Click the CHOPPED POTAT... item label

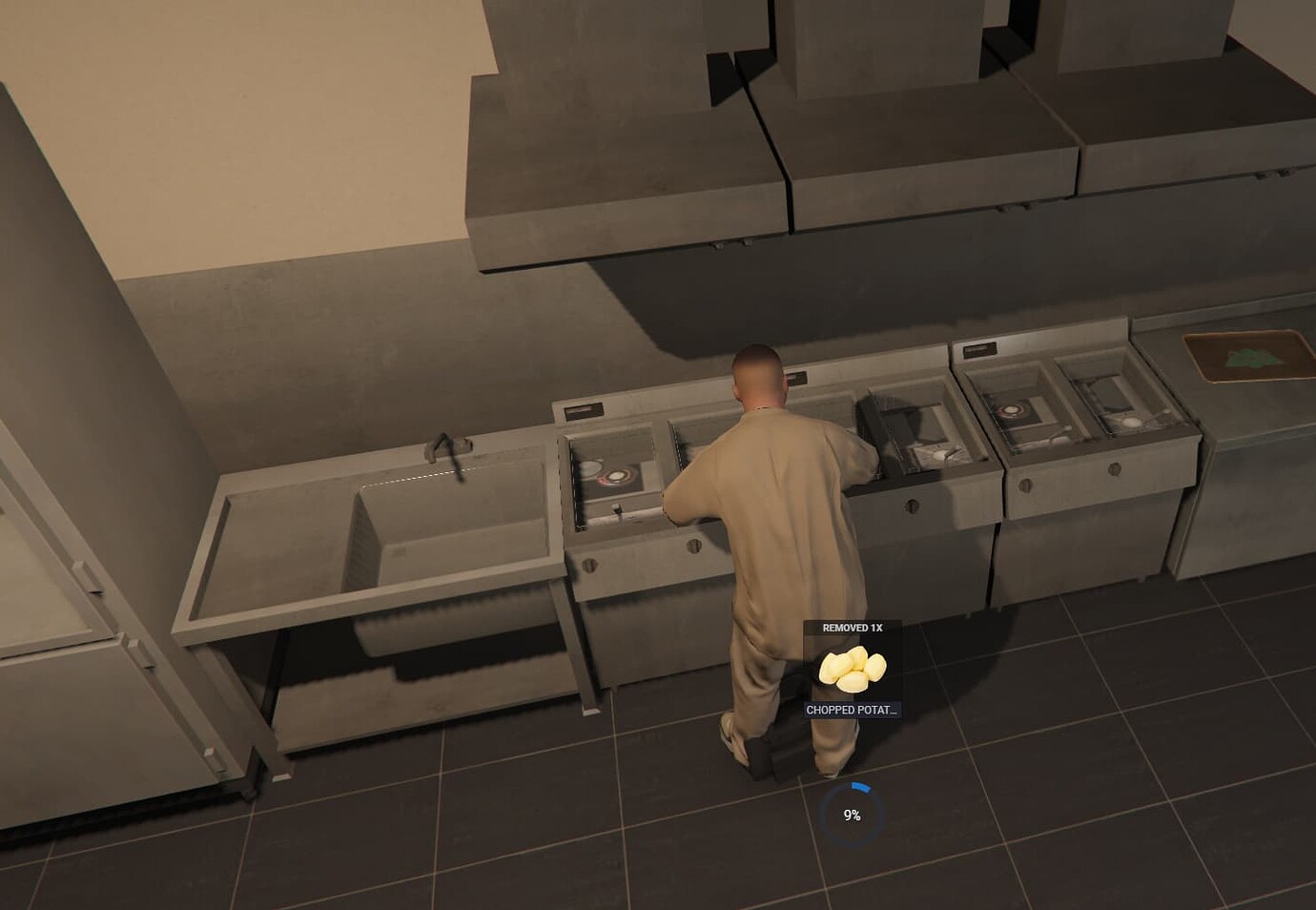853,710
